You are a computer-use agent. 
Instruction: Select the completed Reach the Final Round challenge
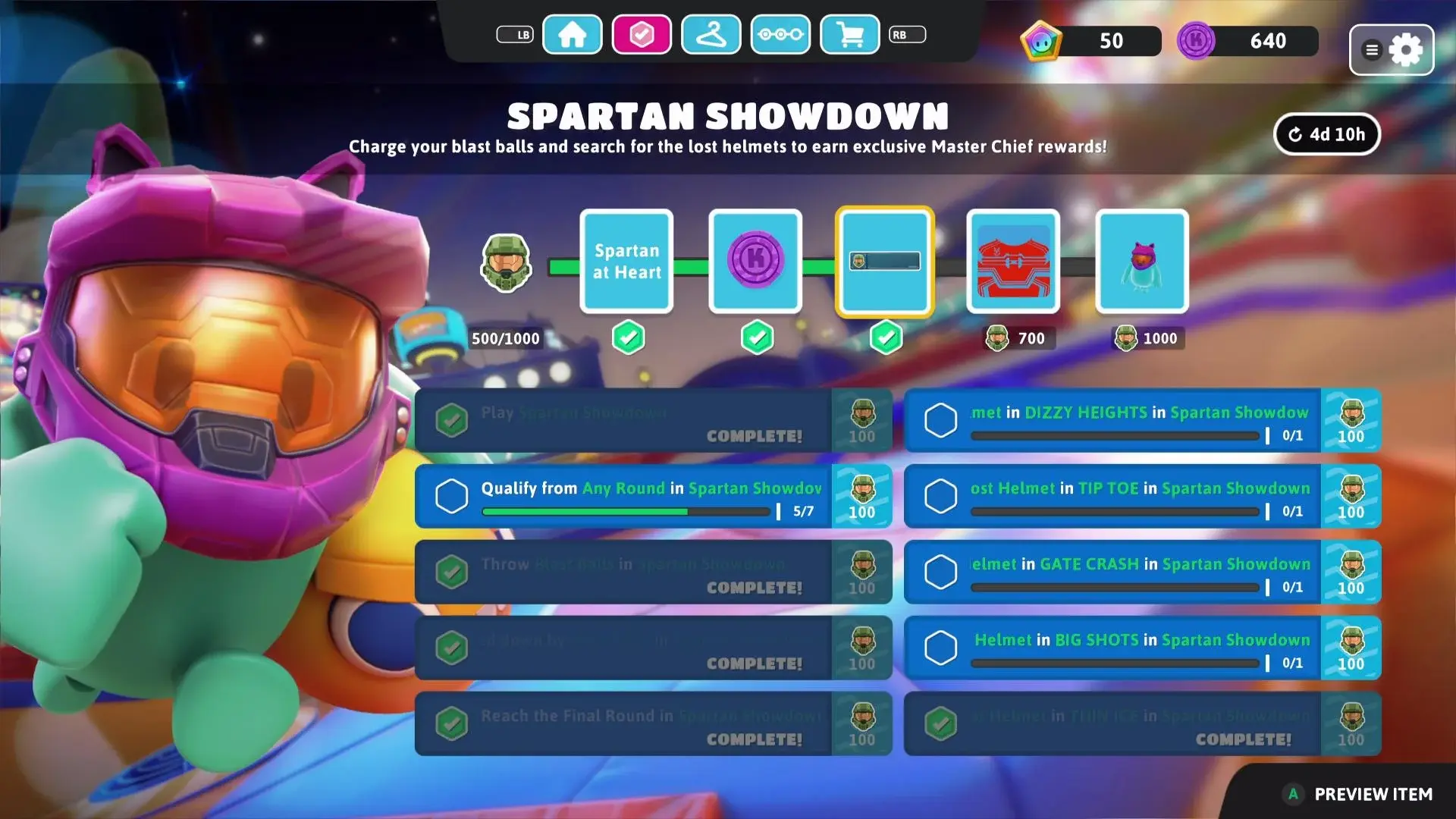(x=652, y=724)
